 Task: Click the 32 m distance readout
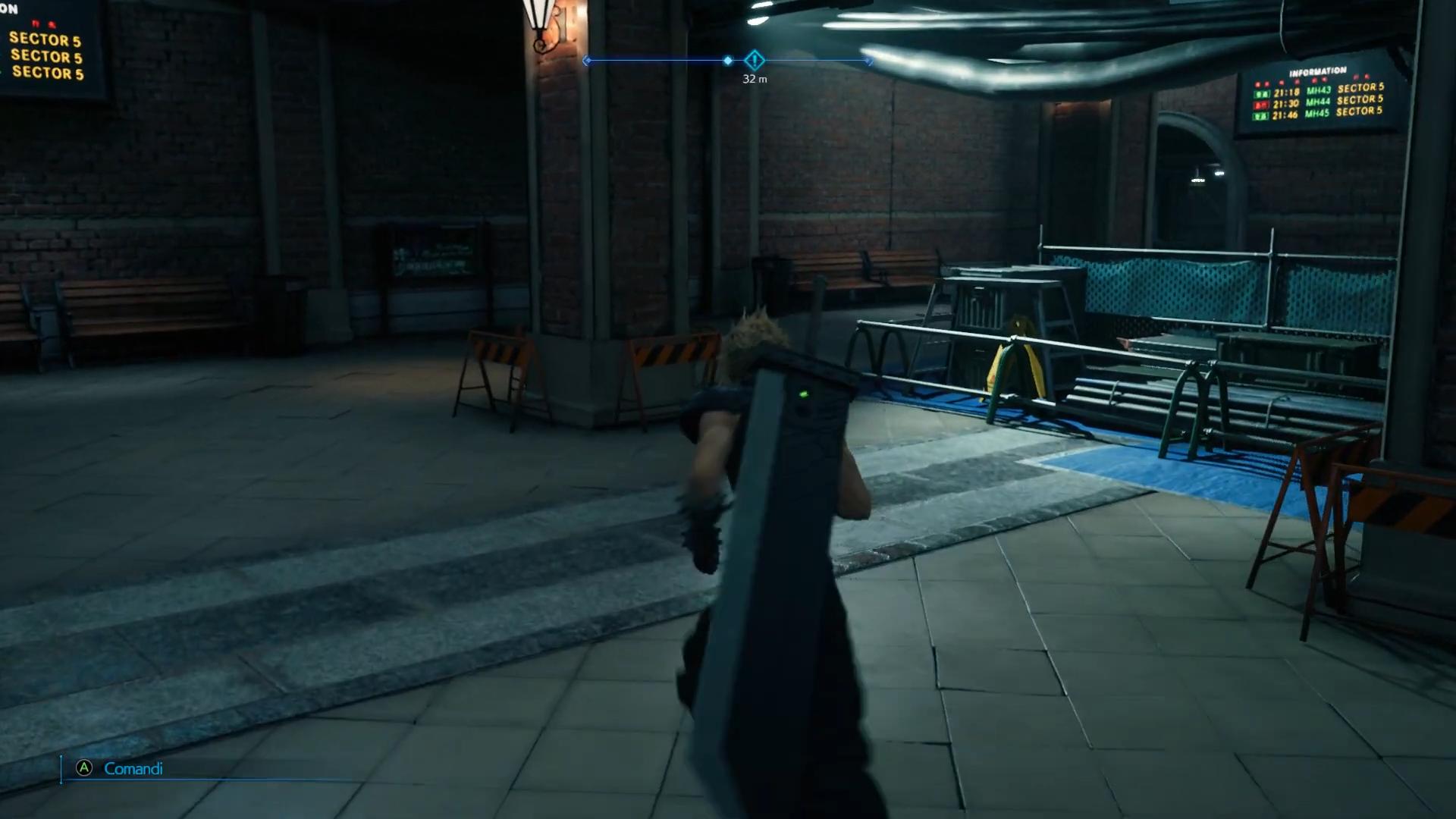coord(754,78)
